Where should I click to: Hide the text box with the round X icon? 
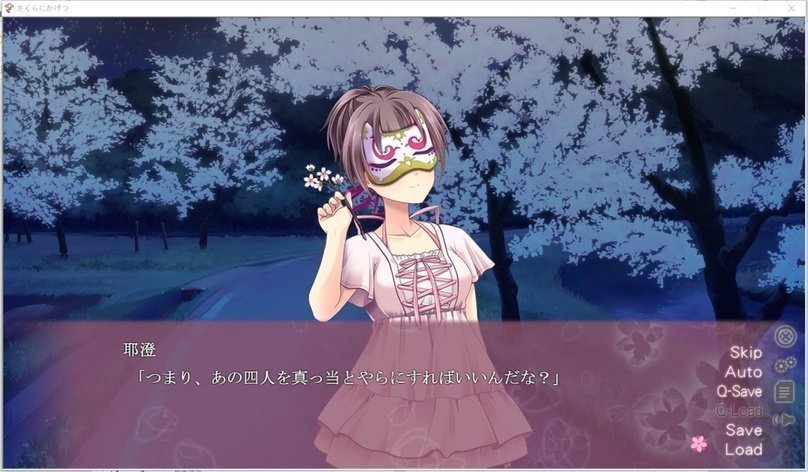pyautogui.click(x=786, y=338)
